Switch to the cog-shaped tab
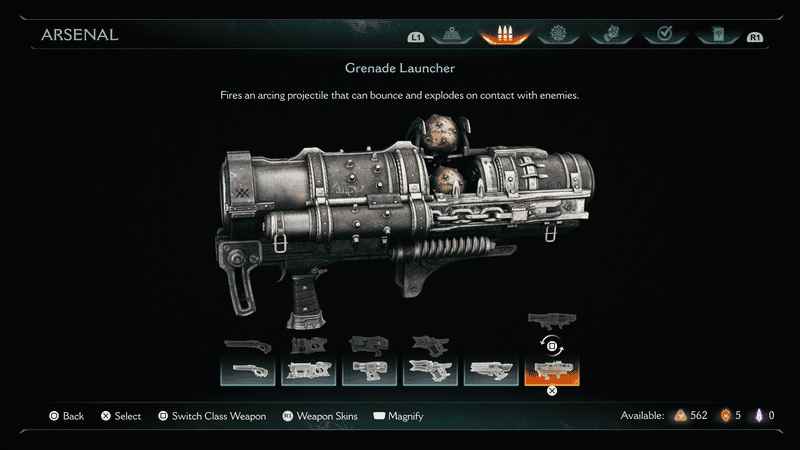This screenshot has width=800, height=450. 557,35
